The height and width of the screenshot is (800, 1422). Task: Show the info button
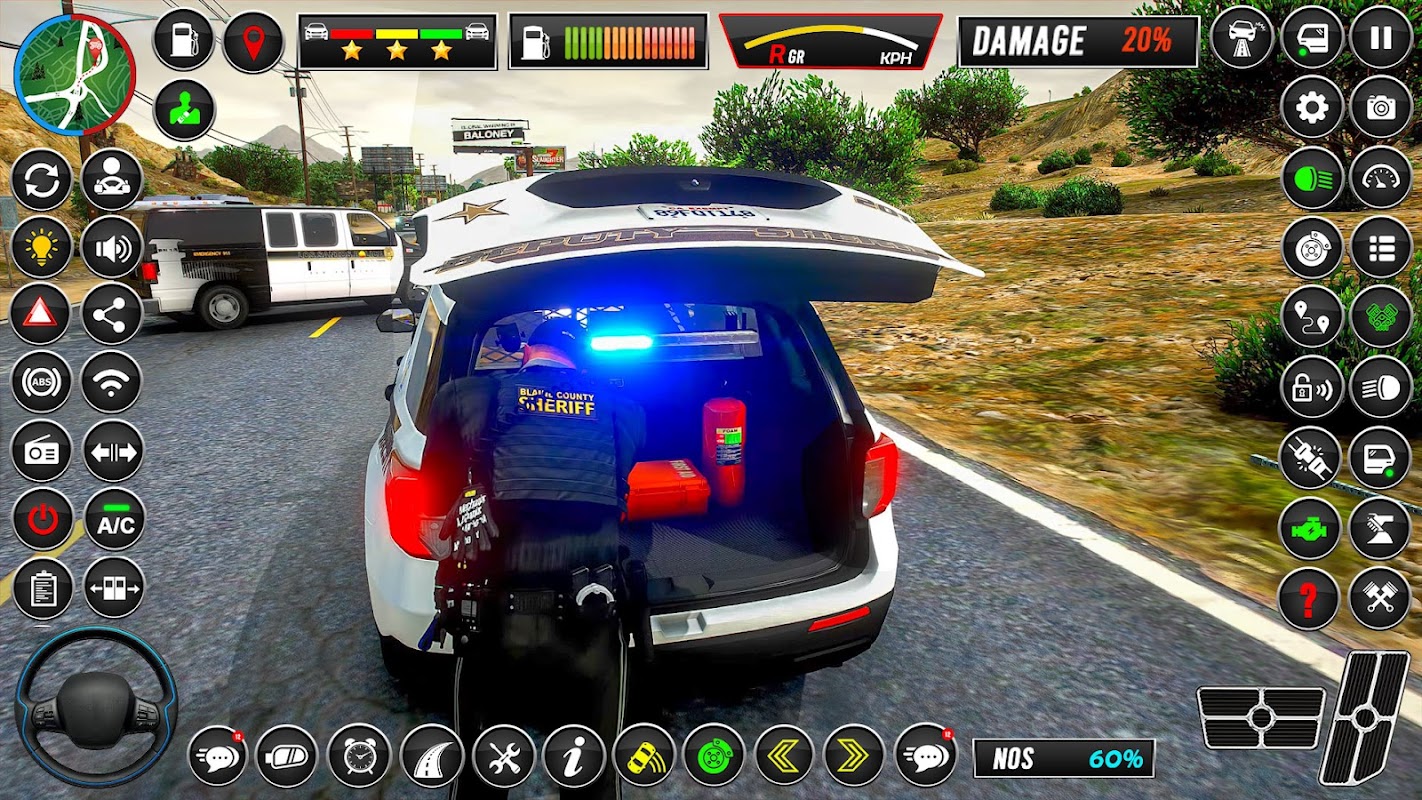pos(574,755)
